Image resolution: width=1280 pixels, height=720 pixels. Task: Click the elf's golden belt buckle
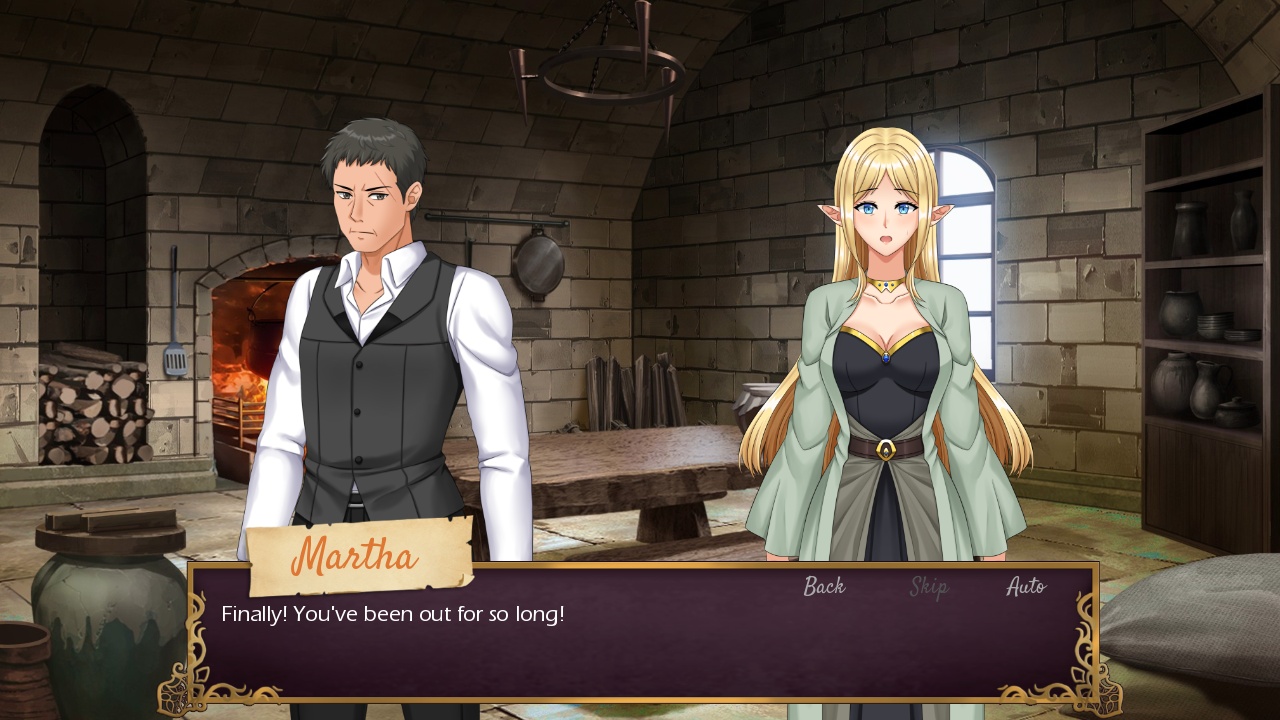coord(888,449)
